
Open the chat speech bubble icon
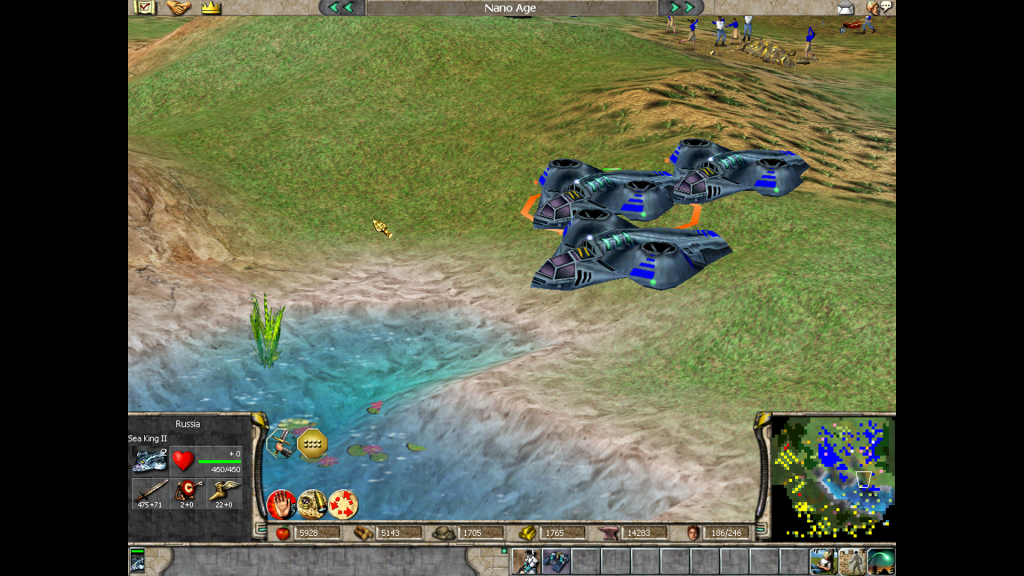882,7
